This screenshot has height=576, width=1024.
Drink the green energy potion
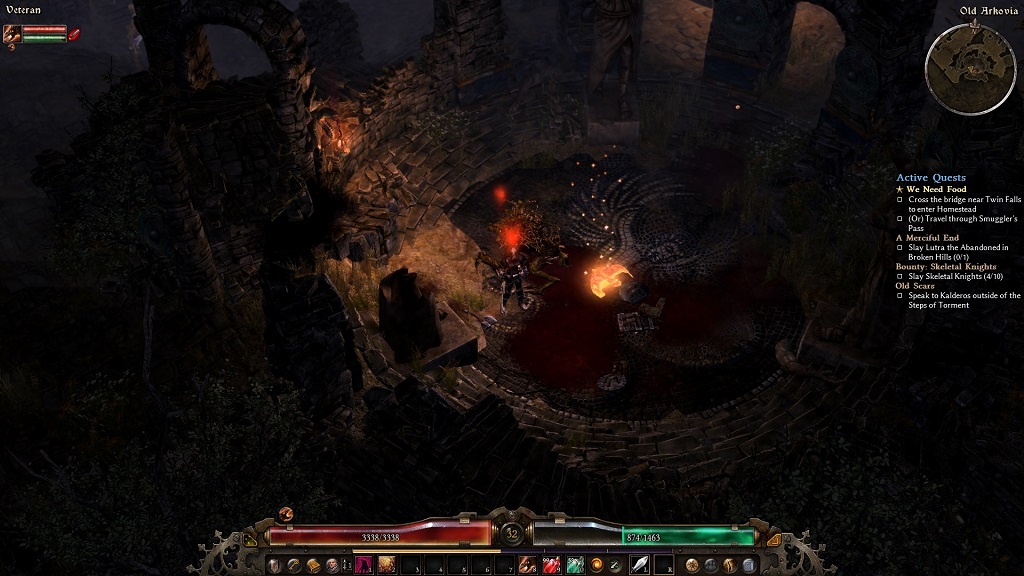coord(575,565)
